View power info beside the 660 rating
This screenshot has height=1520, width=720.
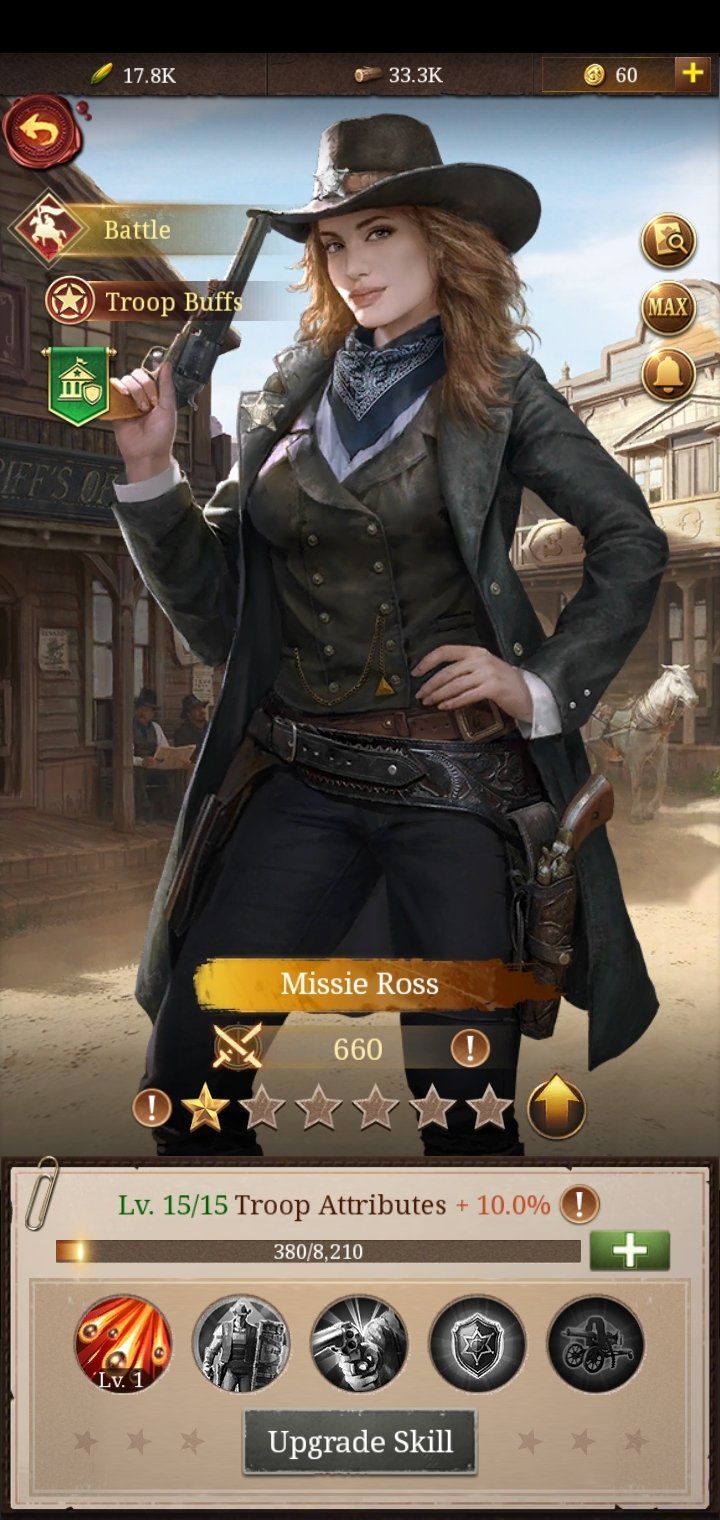point(470,1048)
